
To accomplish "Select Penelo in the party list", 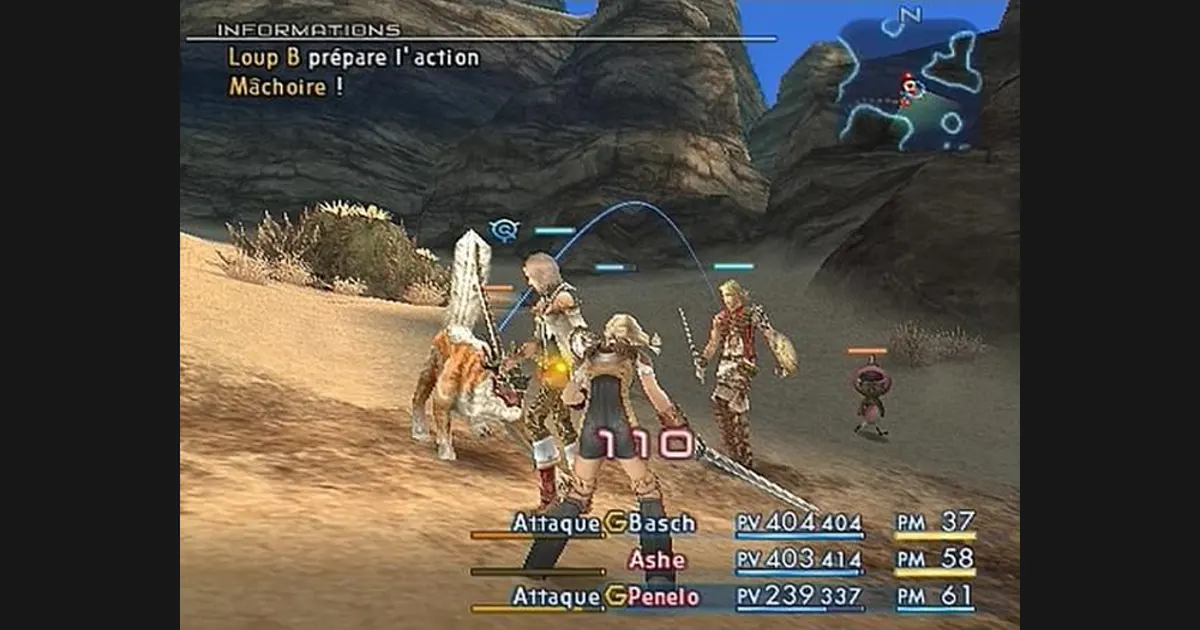I will (x=665, y=597).
